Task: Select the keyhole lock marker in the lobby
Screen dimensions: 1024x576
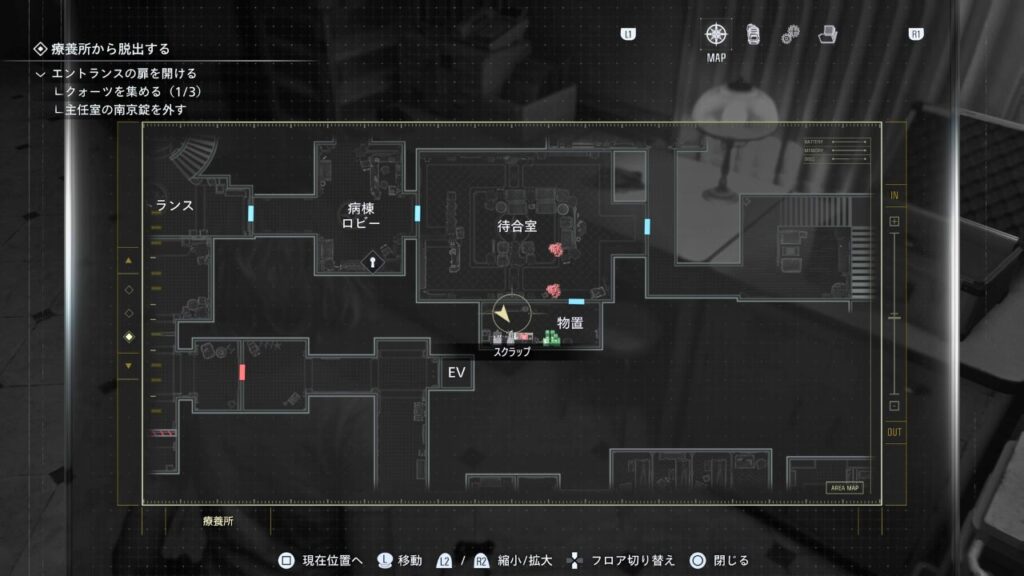Action: (x=372, y=262)
